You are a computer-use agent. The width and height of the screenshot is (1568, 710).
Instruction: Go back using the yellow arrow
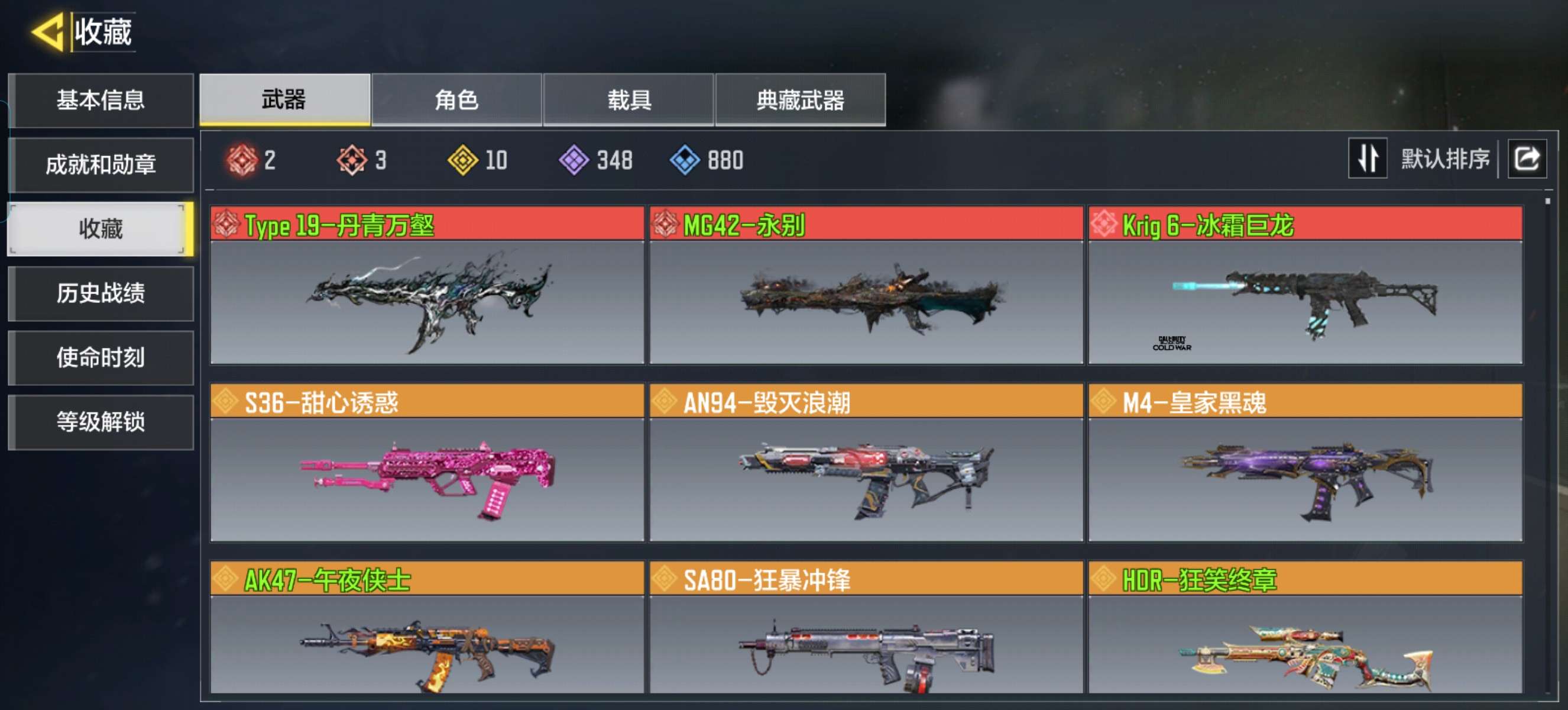47,32
